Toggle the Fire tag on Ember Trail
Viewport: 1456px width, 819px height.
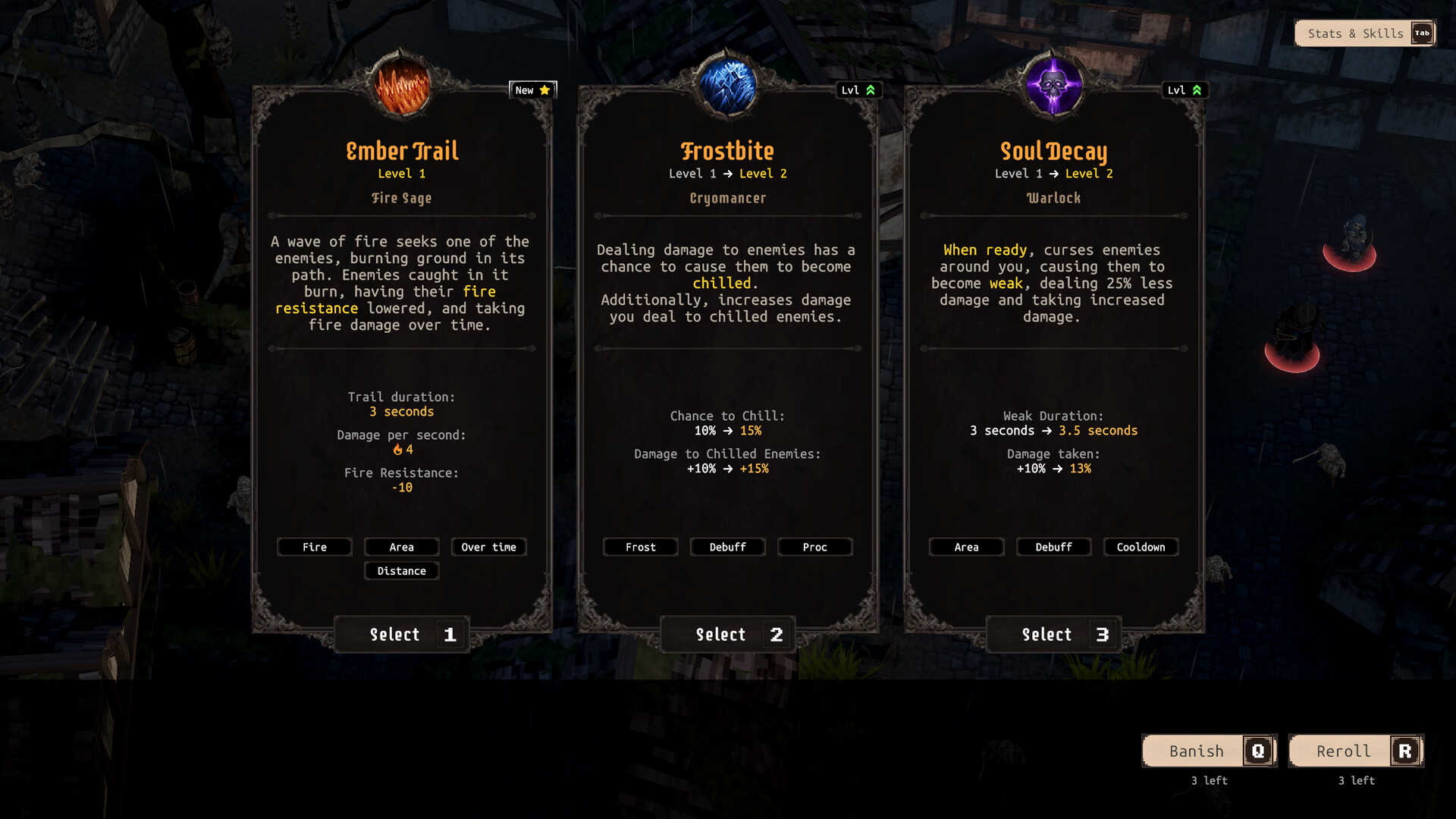tap(314, 547)
